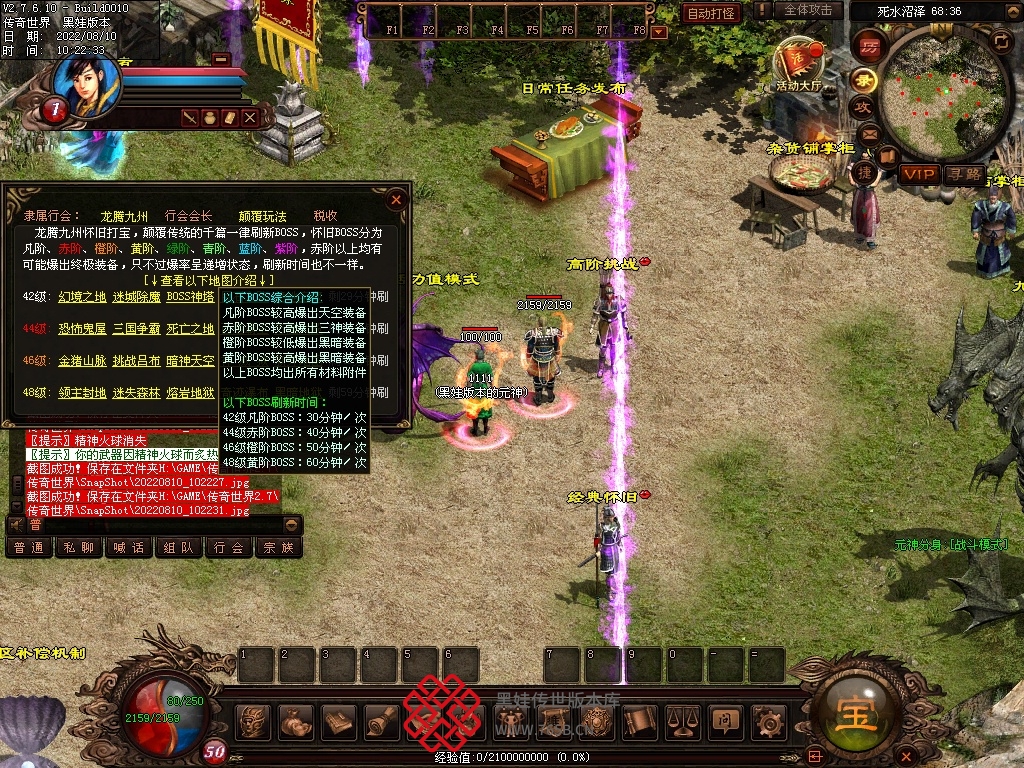This screenshot has height=768, width=1024.
Task: Click the 迷失森林 map link
Action: point(136,393)
